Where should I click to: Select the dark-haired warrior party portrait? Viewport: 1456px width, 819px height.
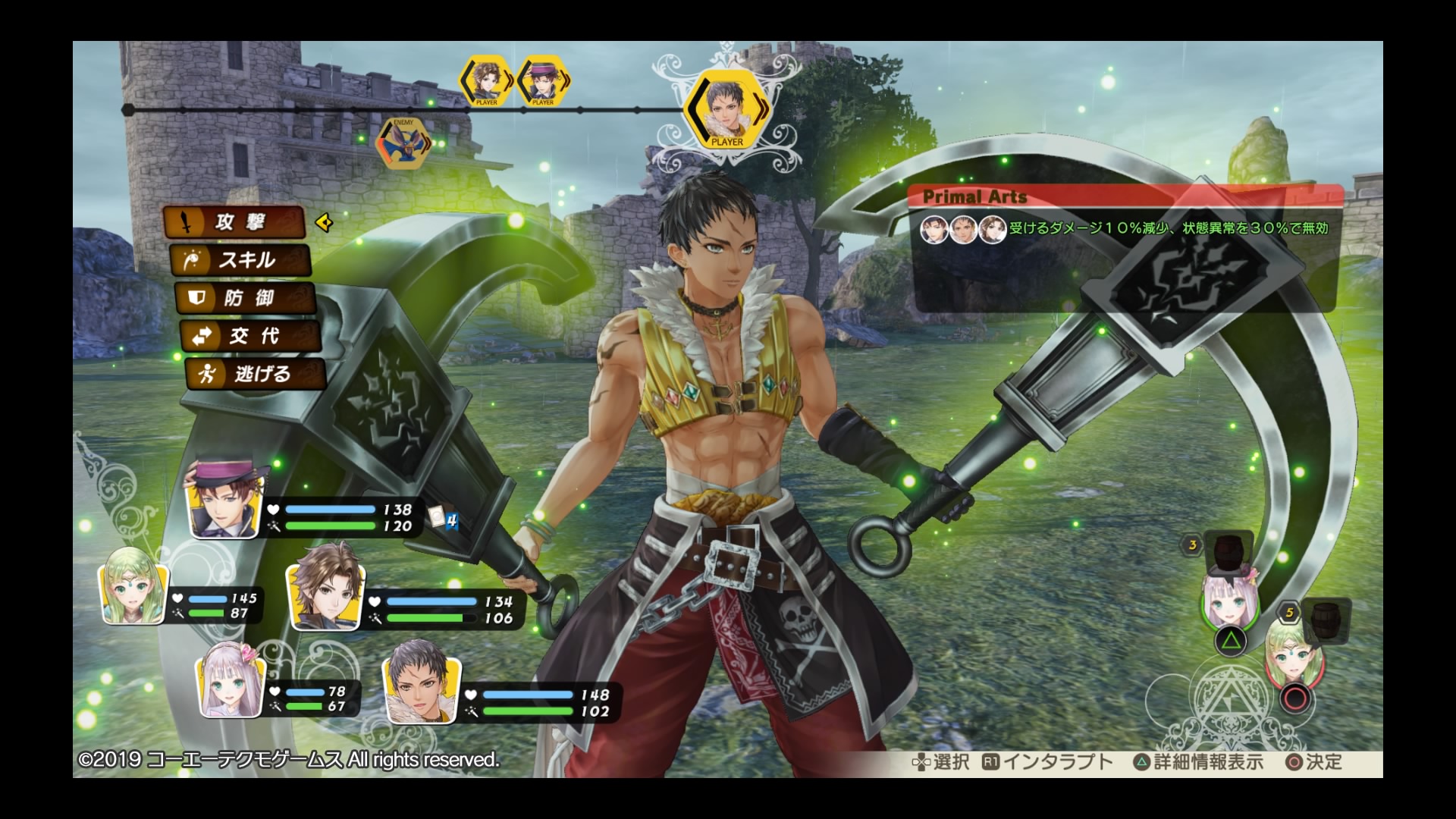(x=422, y=682)
